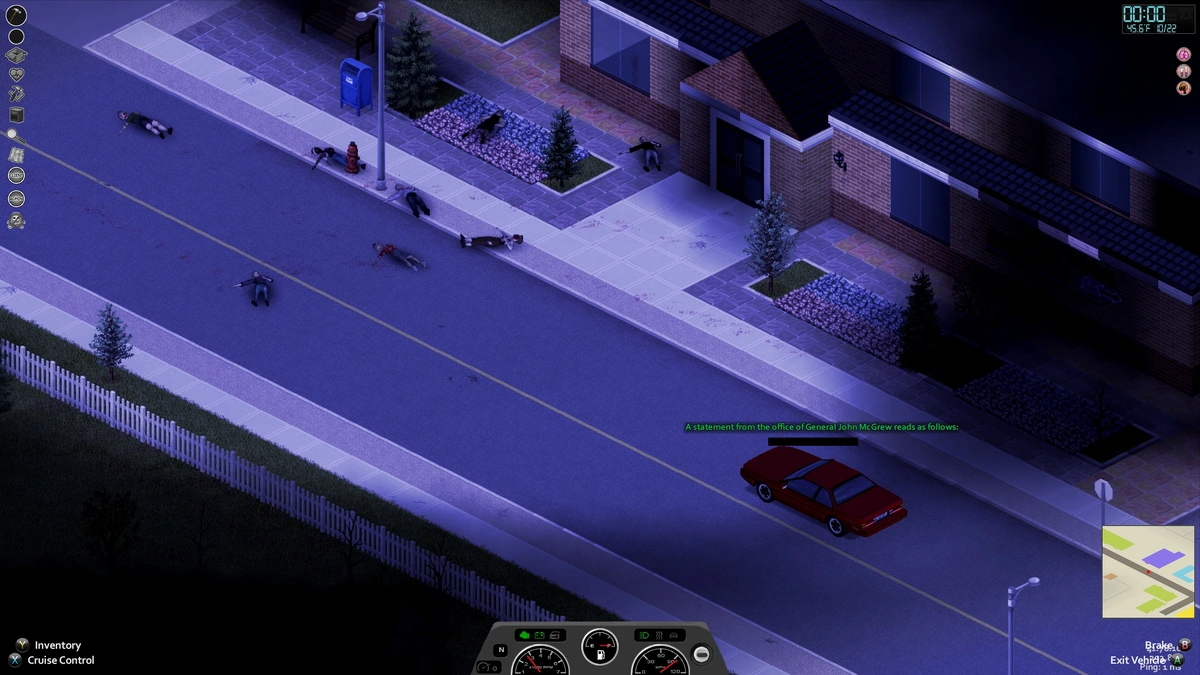The width and height of the screenshot is (1200, 675).
Task: Open the health panel heart icon
Action: pos(16,75)
